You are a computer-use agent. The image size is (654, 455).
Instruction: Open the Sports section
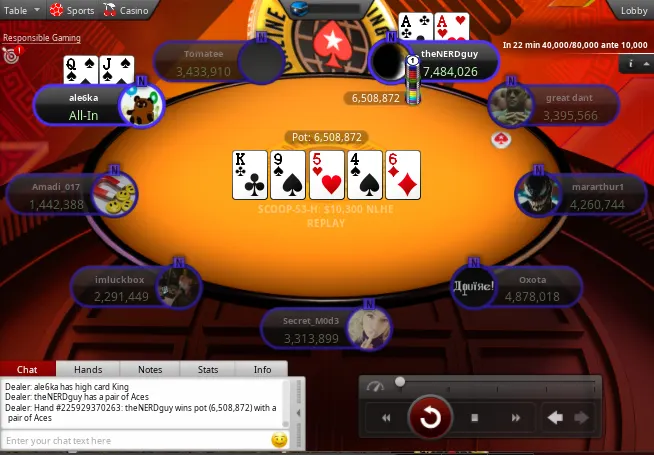coord(72,10)
